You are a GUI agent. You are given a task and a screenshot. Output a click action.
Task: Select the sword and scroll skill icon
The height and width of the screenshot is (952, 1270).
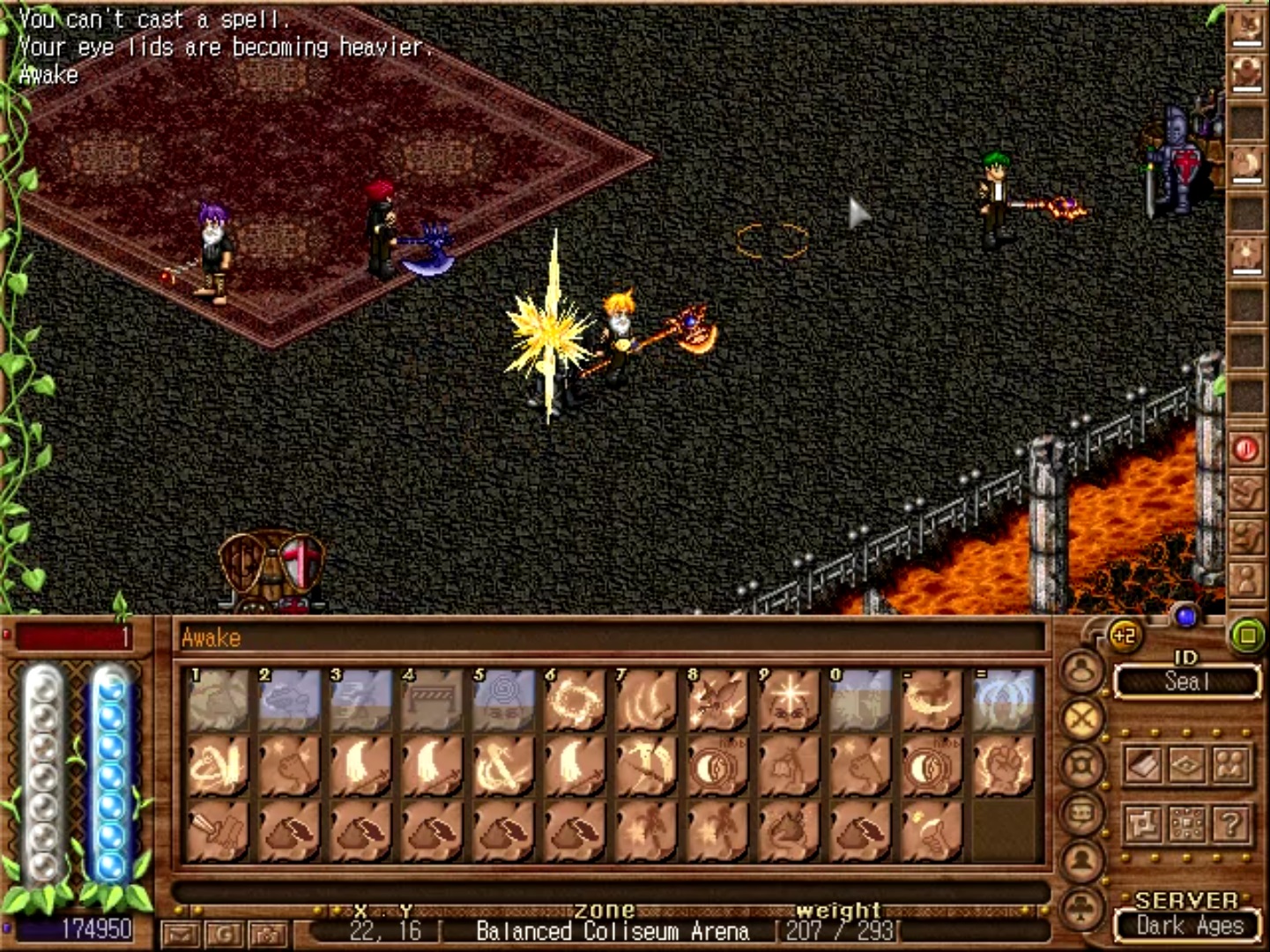click(x=217, y=831)
